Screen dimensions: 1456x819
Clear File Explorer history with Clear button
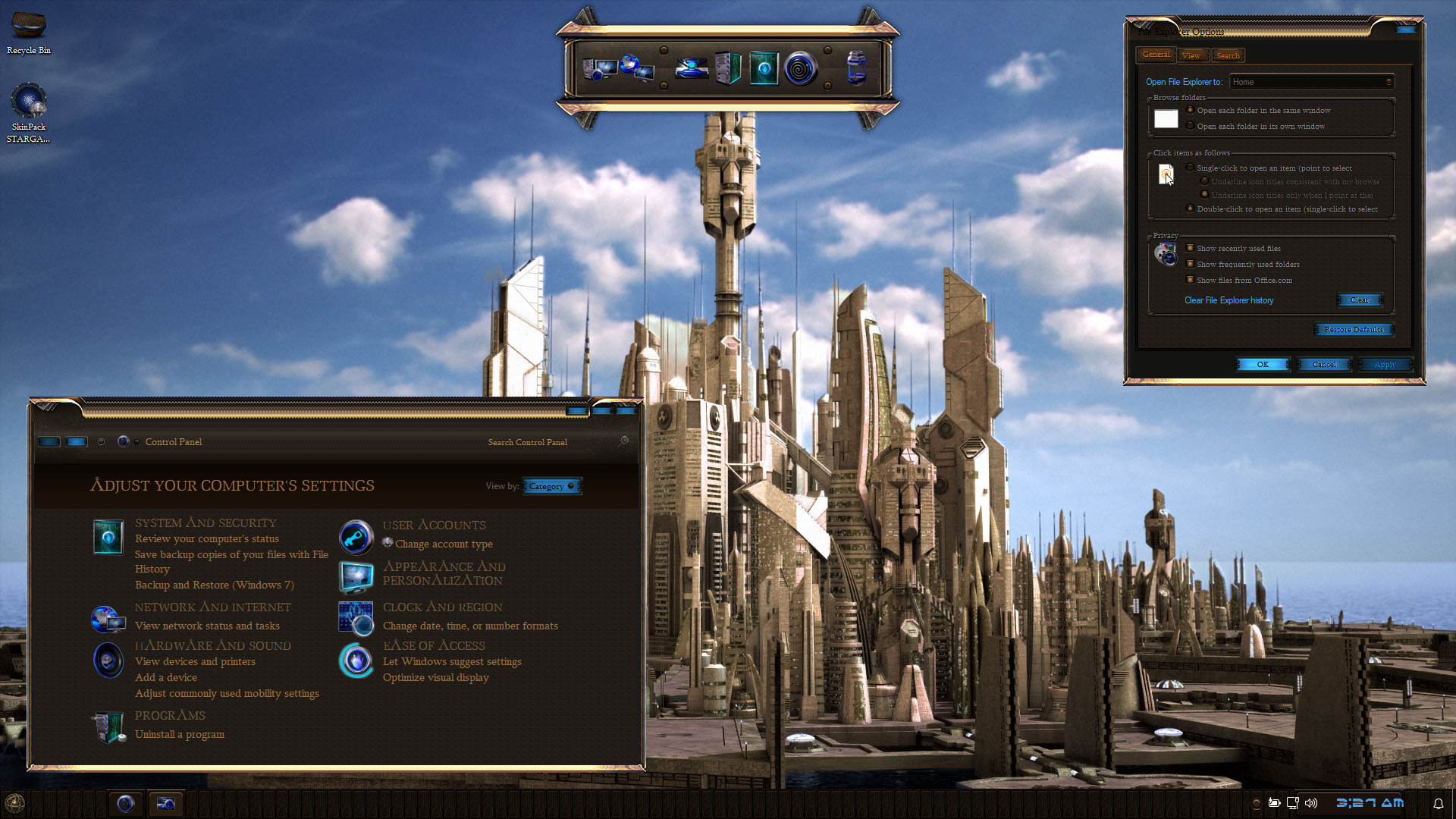pyautogui.click(x=1360, y=300)
